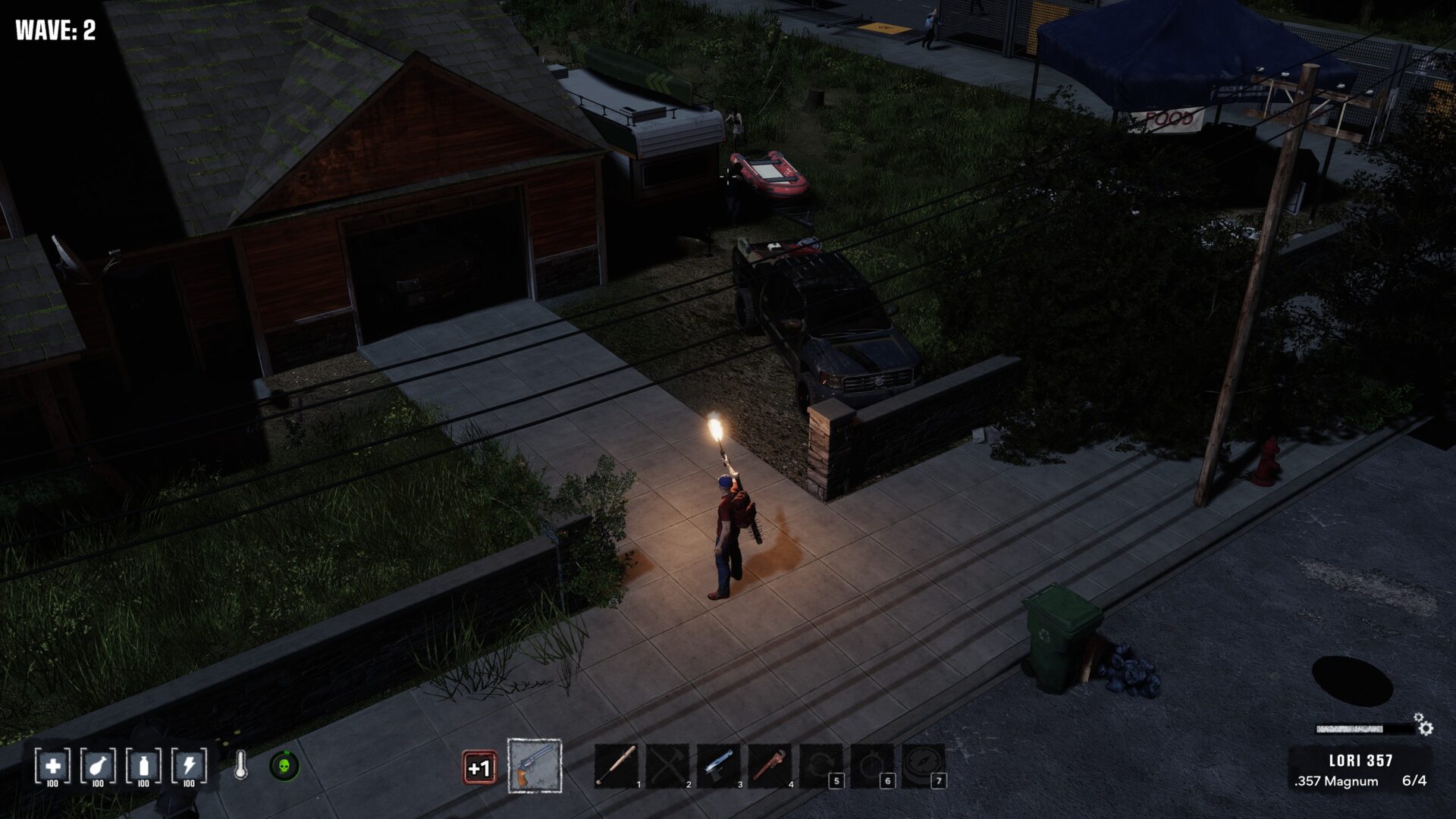The image size is (1456, 819).
Task: Select the equipped revolver slot
Action: pyautogui.click(x=535, y=766)
